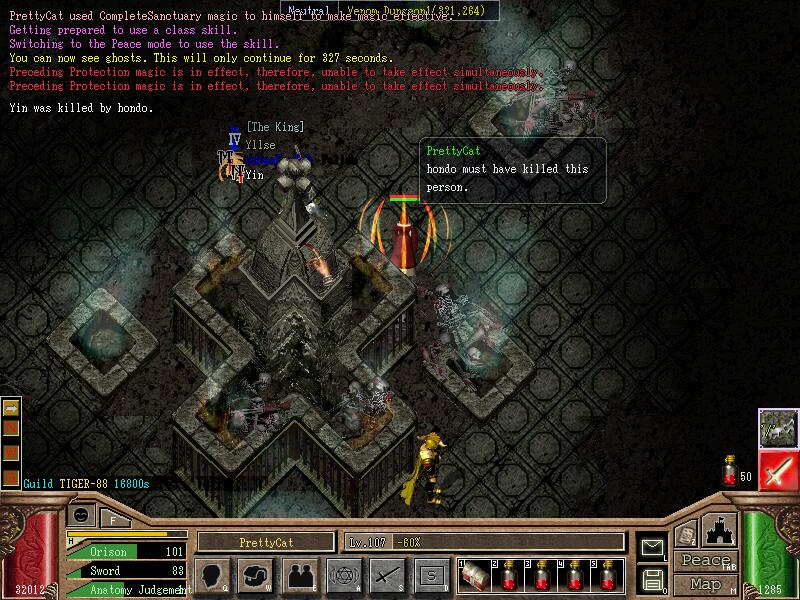This screenshot has height=600, width=800.
Task: Open the party members icon
Action: point(299,575)
